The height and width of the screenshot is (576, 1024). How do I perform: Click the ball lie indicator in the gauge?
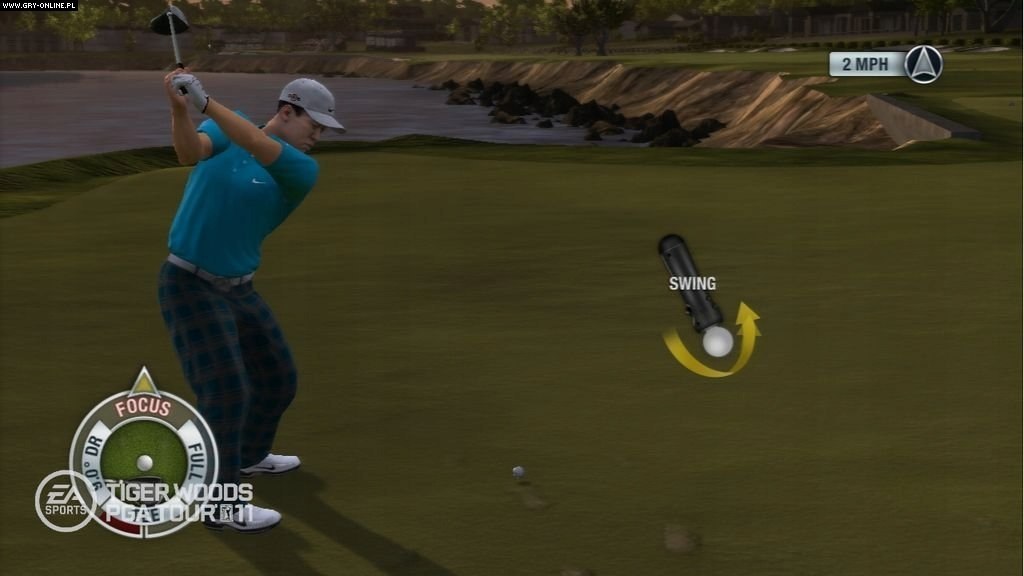[145, 461]
